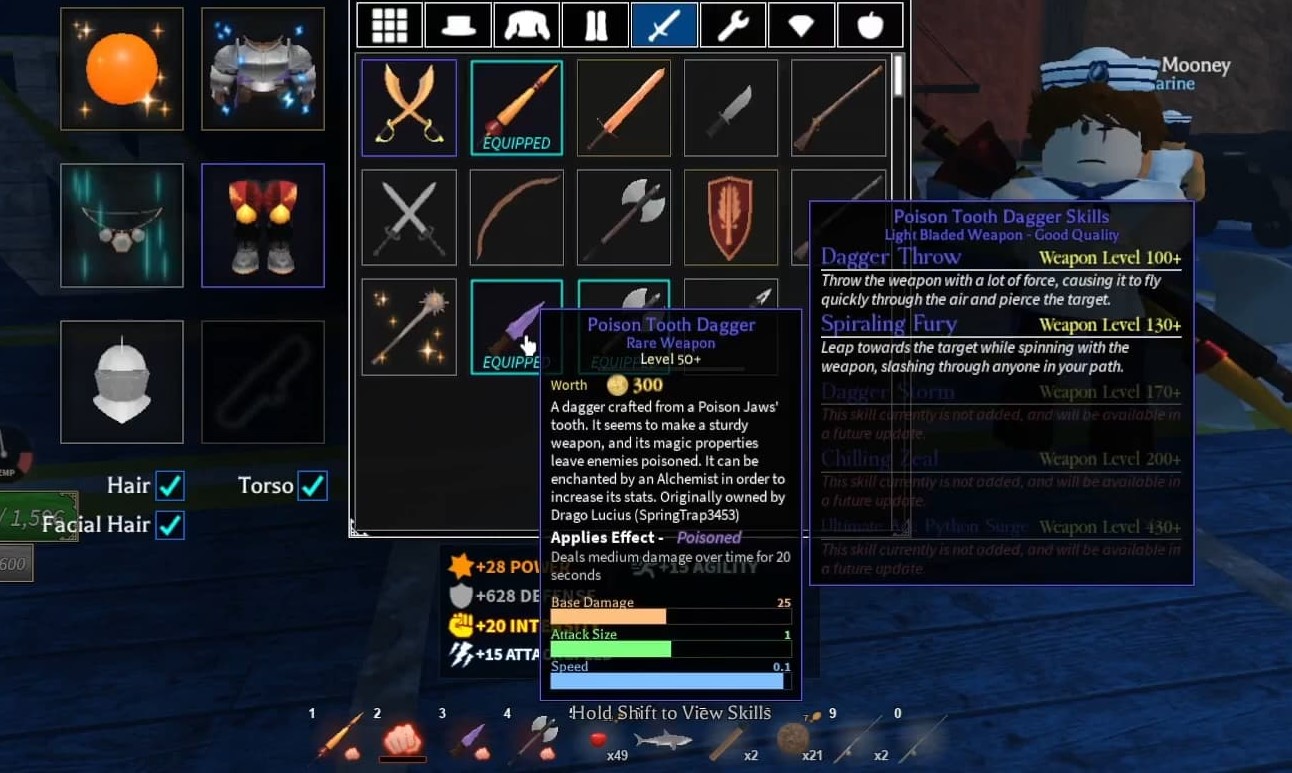Click the red shield emblem item

point(730,216)
